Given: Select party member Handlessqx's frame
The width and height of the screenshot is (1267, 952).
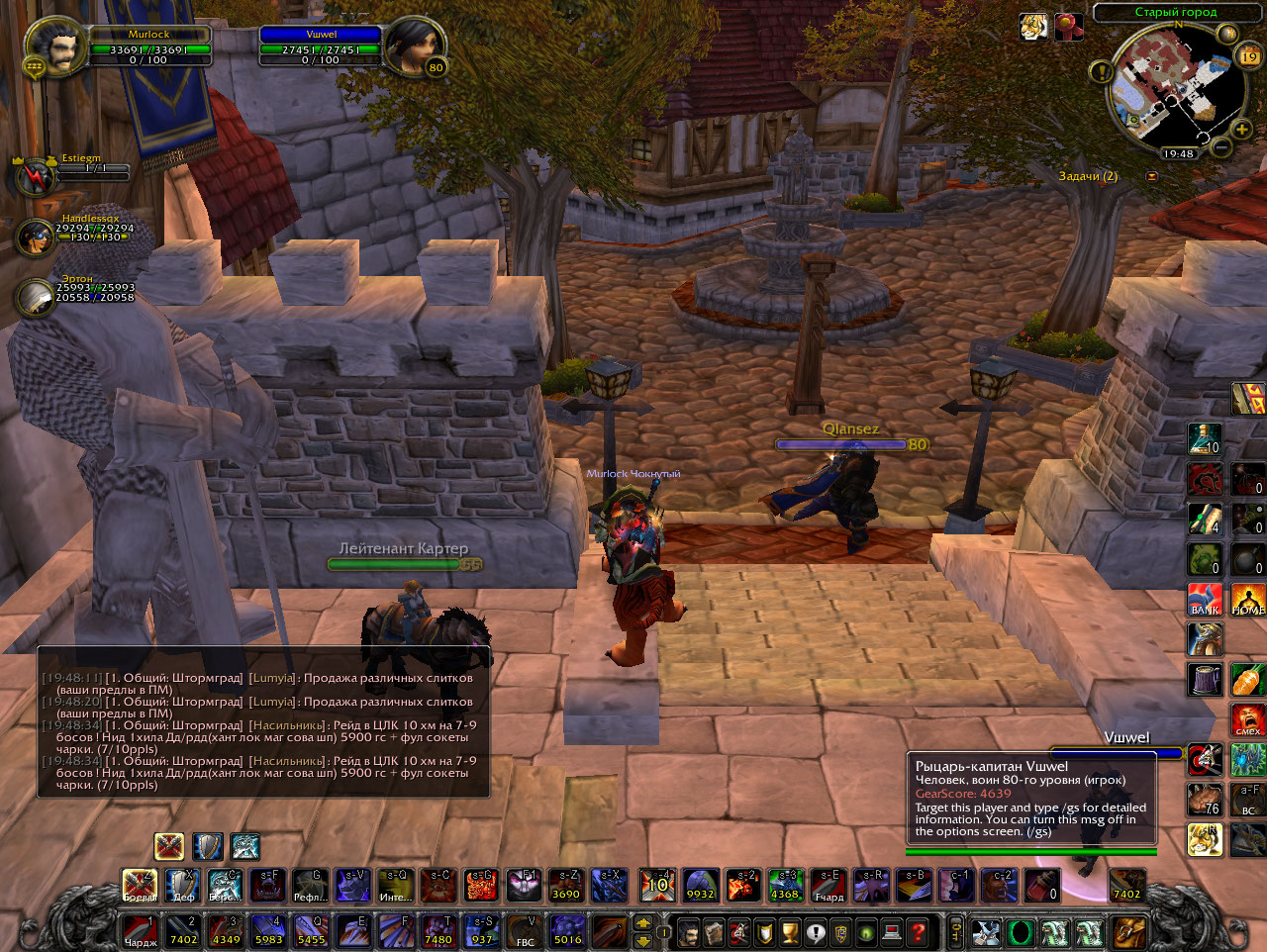Looking at the screenshot, I should [x=36, y=237].
